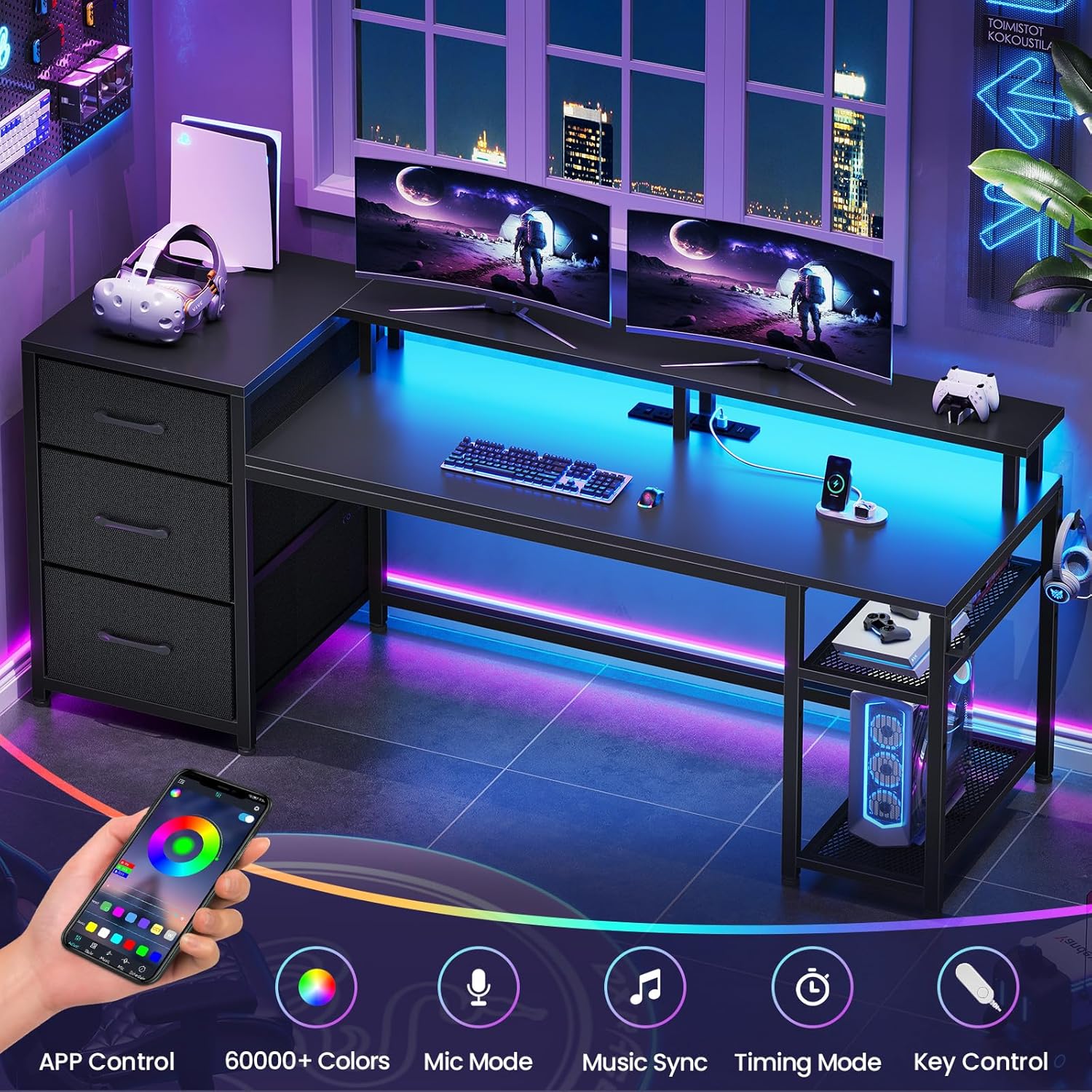Turn off the blue power toggle switch
This screenshot has height=1092, width=1092.
pos(245,818)
